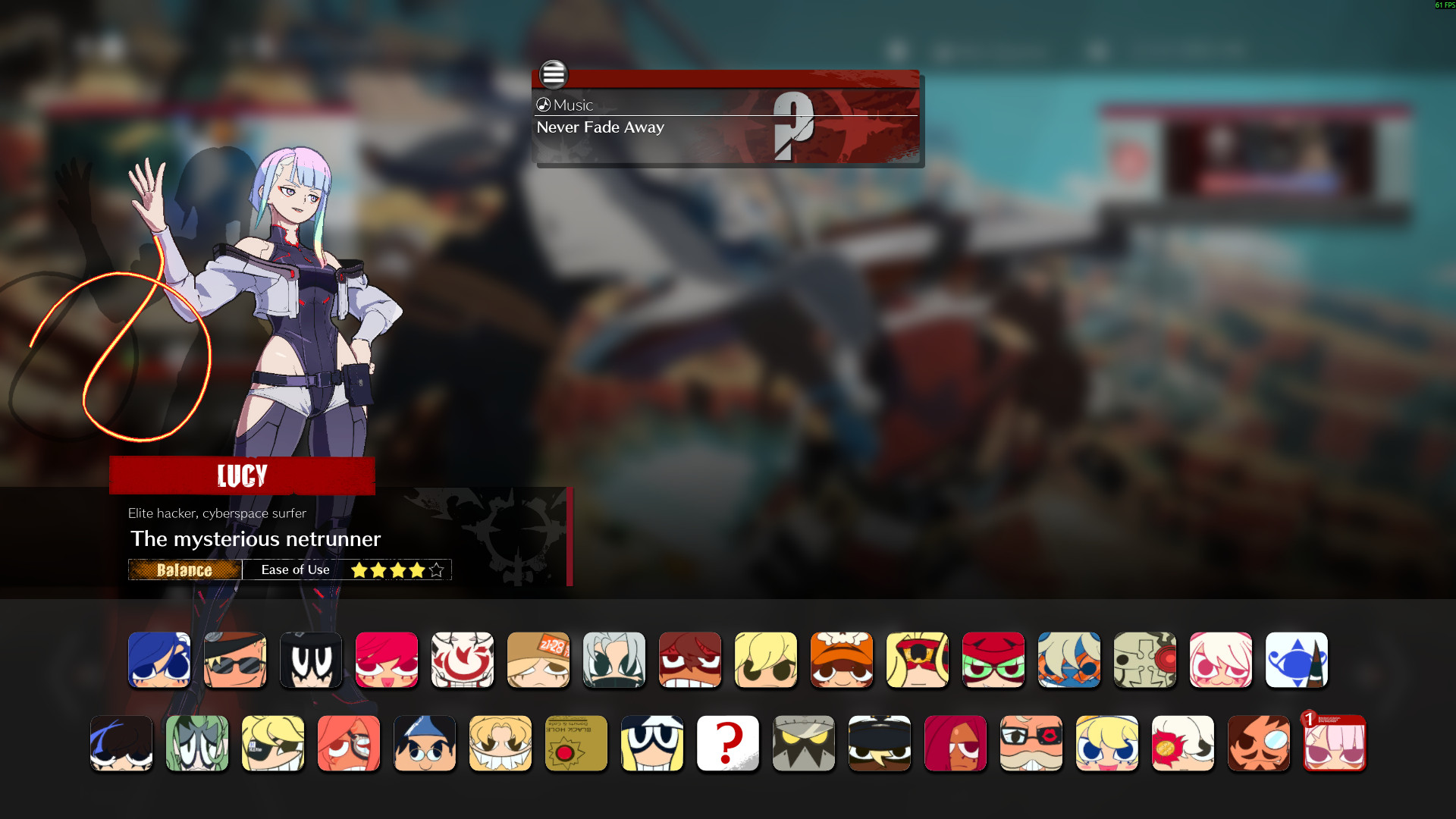Image resolution: width=1456 pixels, height=819 pixels.
Task: Select the portrait marked with the red 1 cursor
Action: [x=1335, y=743]
